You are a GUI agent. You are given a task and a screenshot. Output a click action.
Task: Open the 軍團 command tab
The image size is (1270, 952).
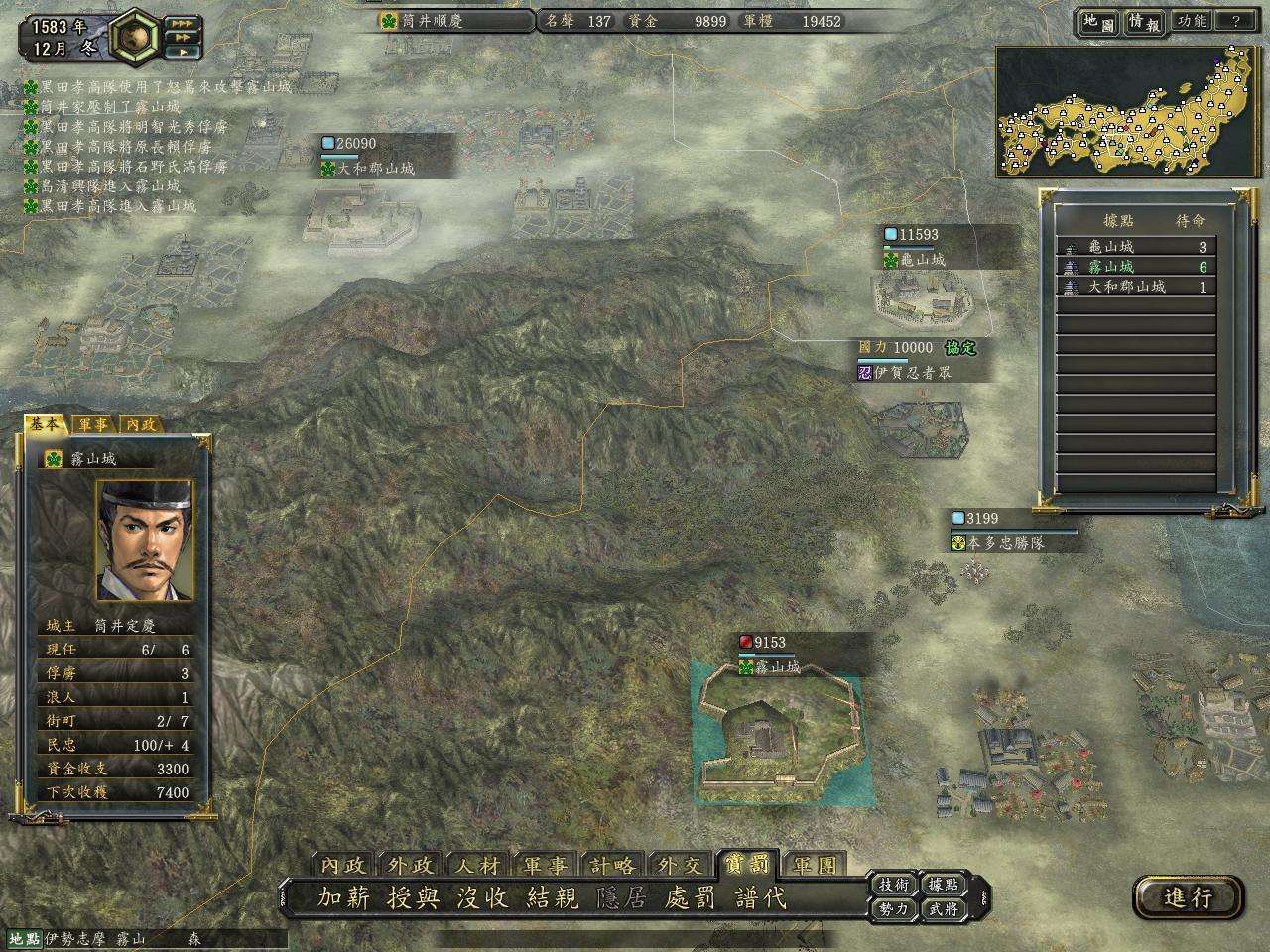[x=815, y=865]
